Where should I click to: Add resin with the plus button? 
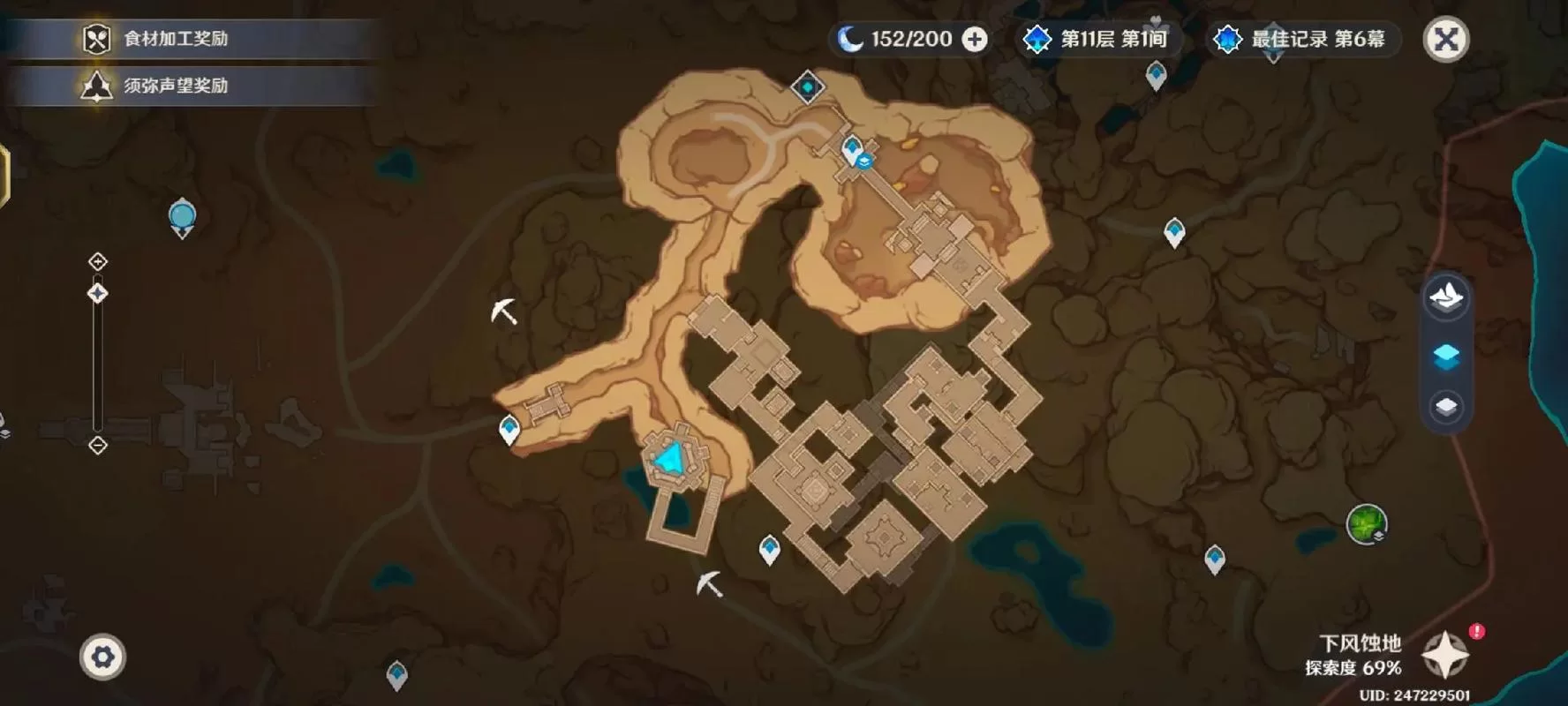point(975,40)
